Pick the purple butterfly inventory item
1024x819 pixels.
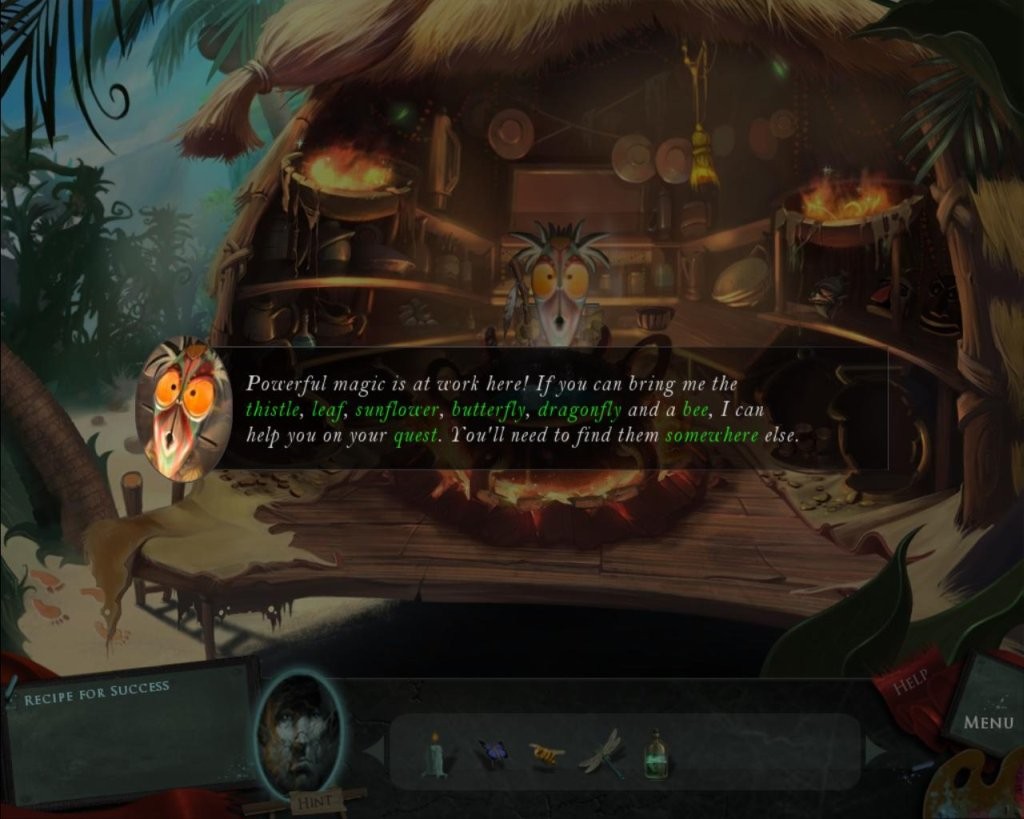(x=492, y=753)
